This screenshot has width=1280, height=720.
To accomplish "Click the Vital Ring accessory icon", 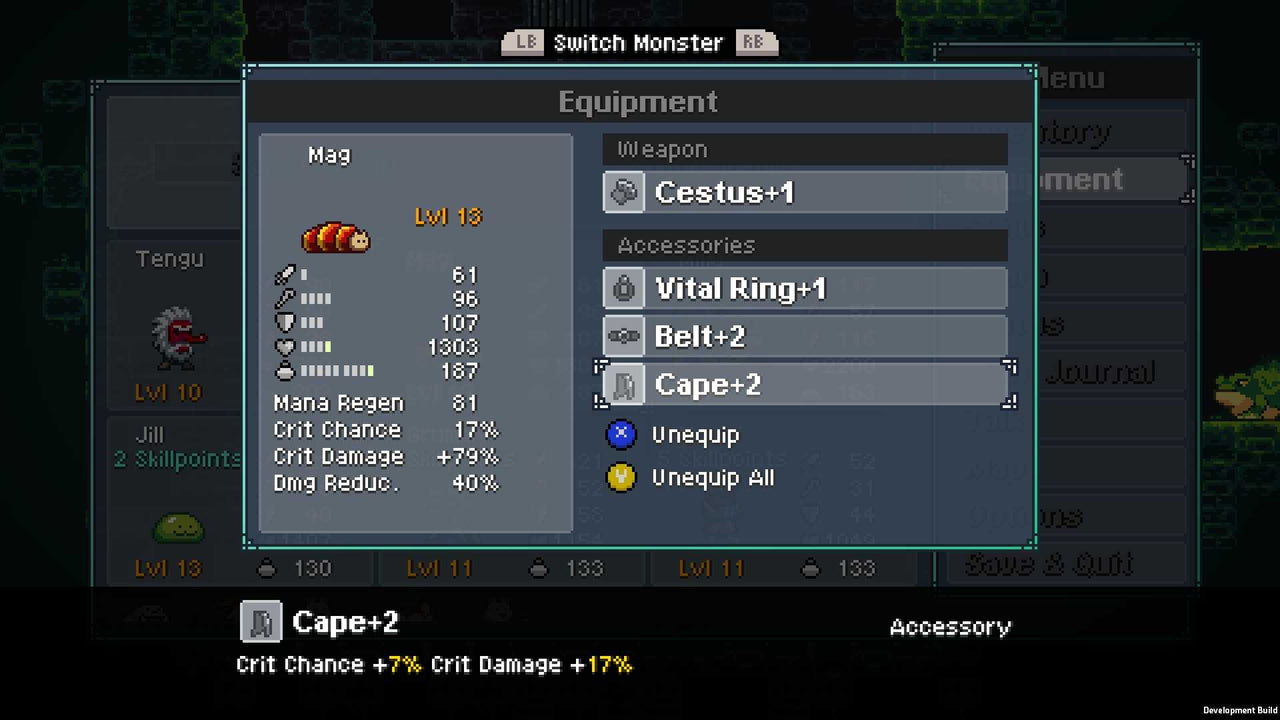I will [x=623, y=288].
